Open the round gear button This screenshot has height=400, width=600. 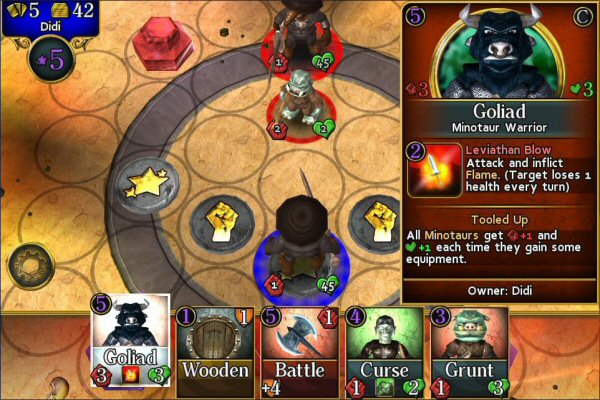click(30, 266)
